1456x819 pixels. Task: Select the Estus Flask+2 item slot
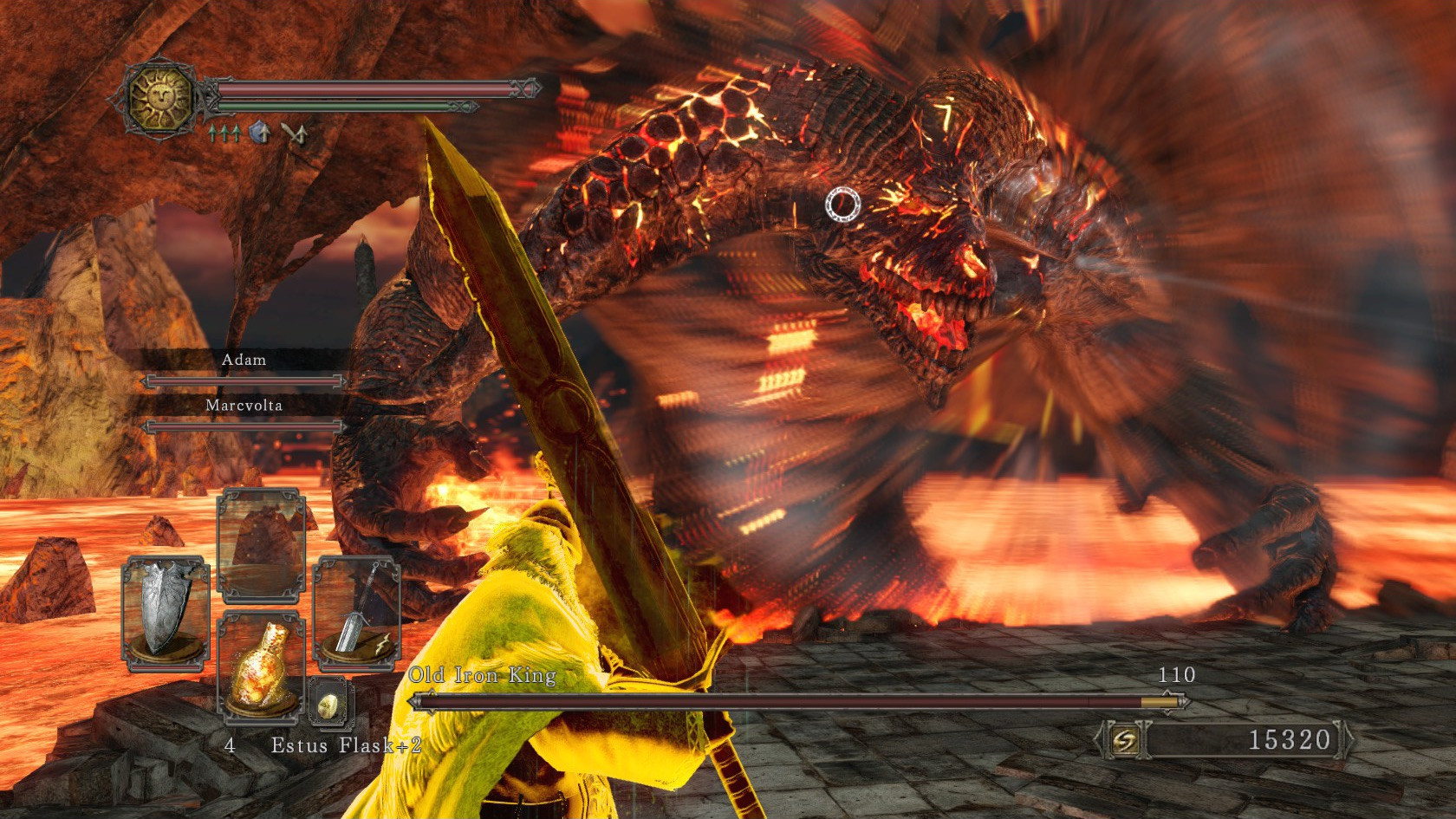click(x=261, y=665)
